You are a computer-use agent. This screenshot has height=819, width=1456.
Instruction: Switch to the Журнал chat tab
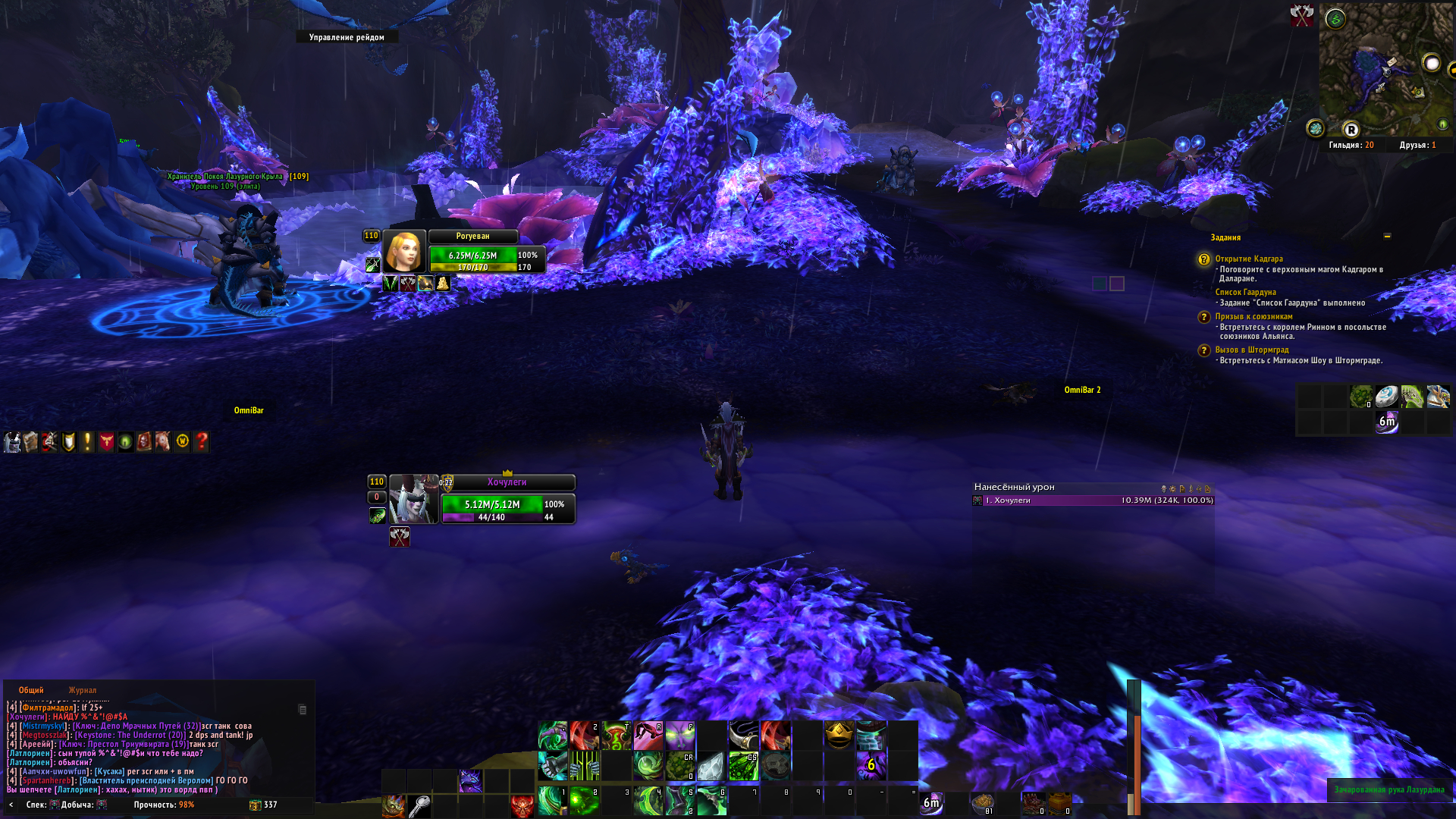pos(82,690)
